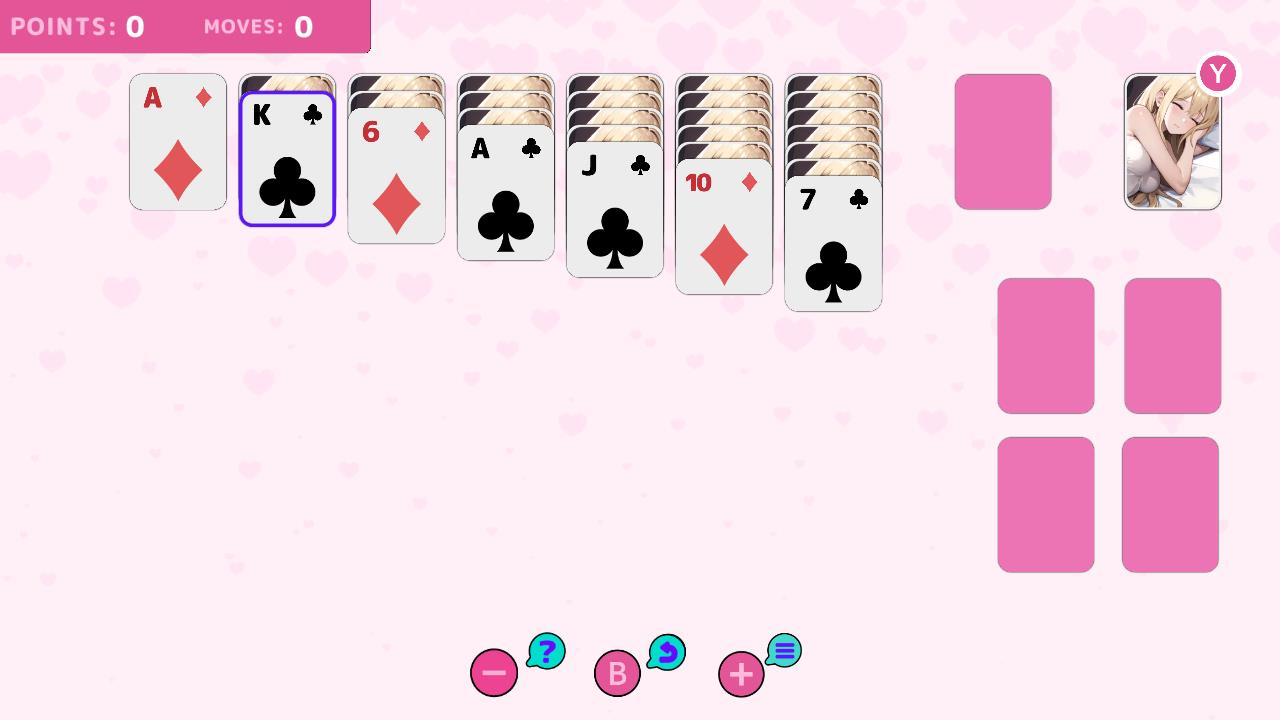The image size is (1280, 720).
Task: Click the bottom-right foundation slot
Action: [x=1172, y=503]
